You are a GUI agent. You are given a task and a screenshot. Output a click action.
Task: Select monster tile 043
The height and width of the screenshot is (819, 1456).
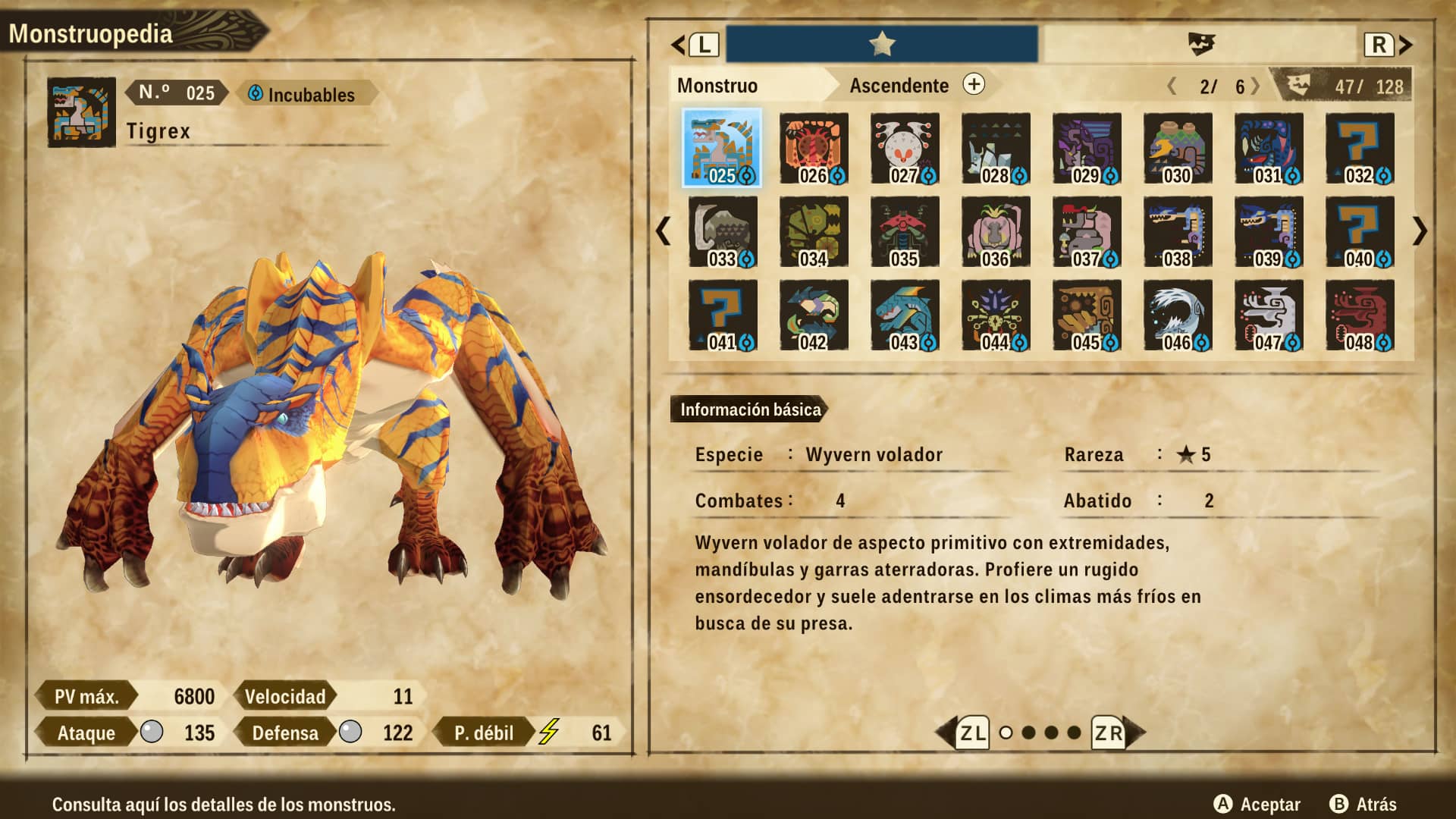click(905, 315)
